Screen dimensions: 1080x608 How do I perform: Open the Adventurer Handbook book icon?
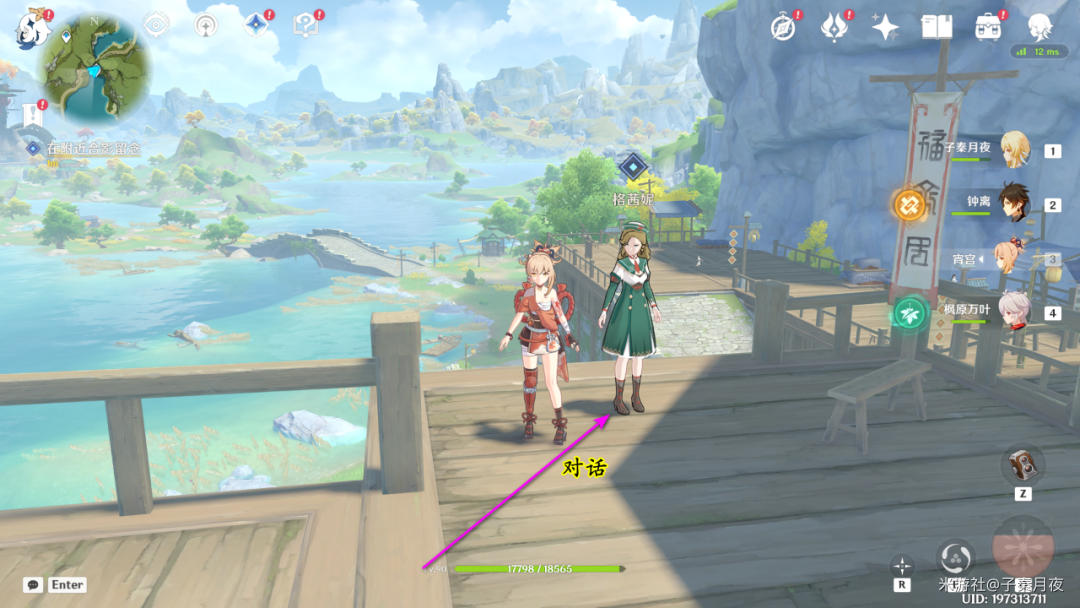point(936,27)
